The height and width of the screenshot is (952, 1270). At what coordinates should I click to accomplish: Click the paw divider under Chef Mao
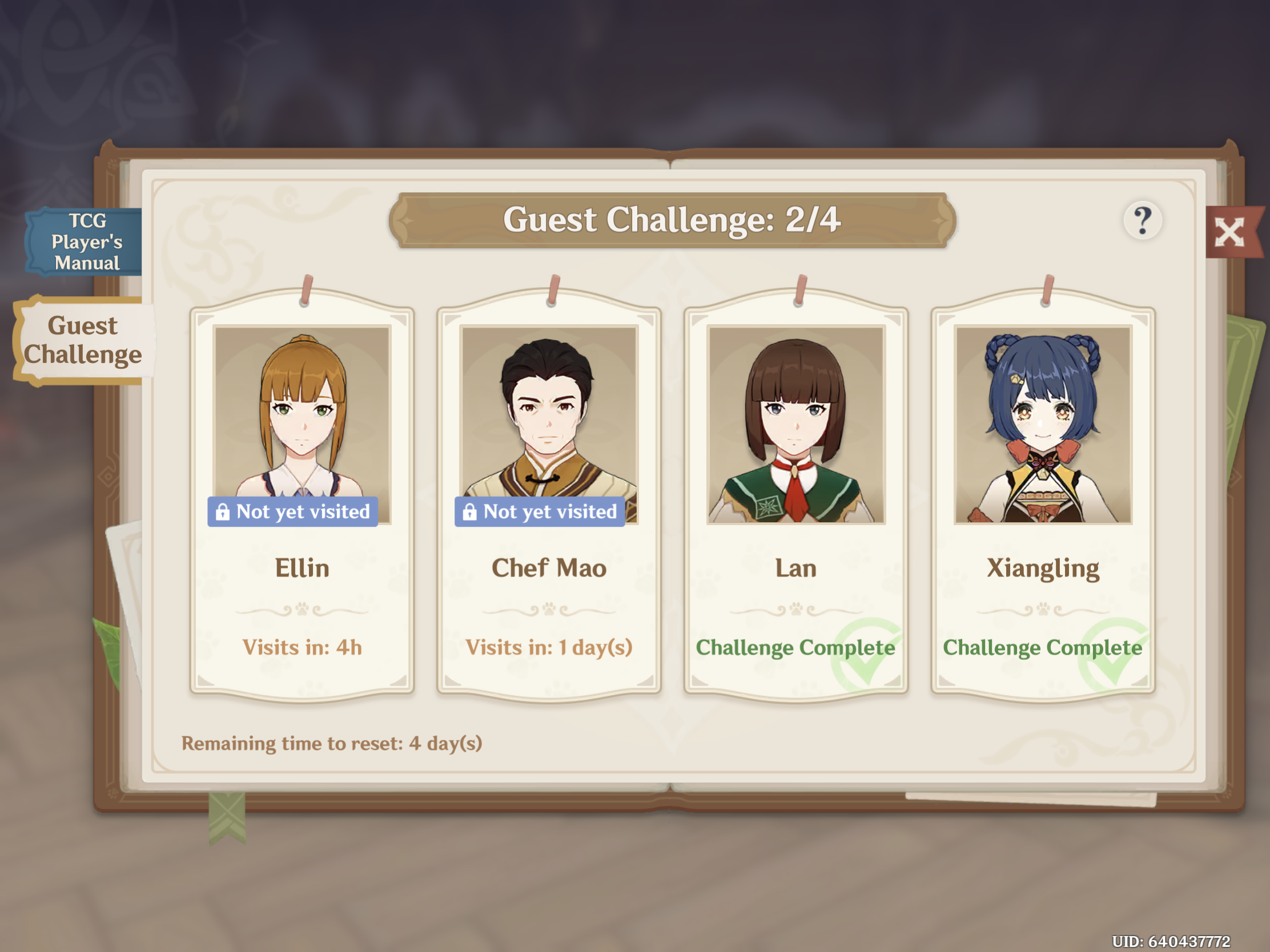[549, 610]
